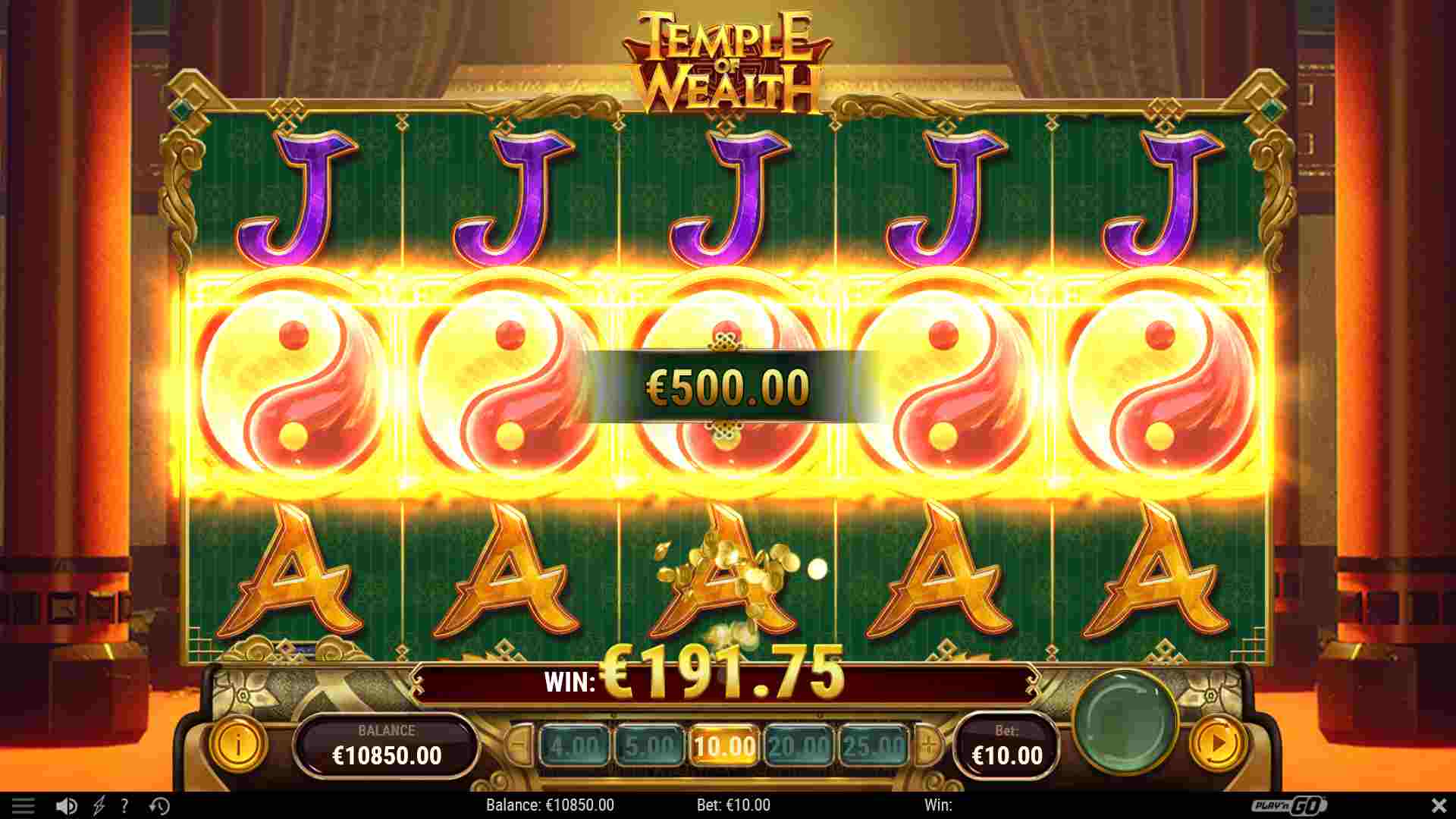The height and width of the screenshot is (819, 1456).
Task: Open help with the question mark icon
Action: click(x=124, y=806)
